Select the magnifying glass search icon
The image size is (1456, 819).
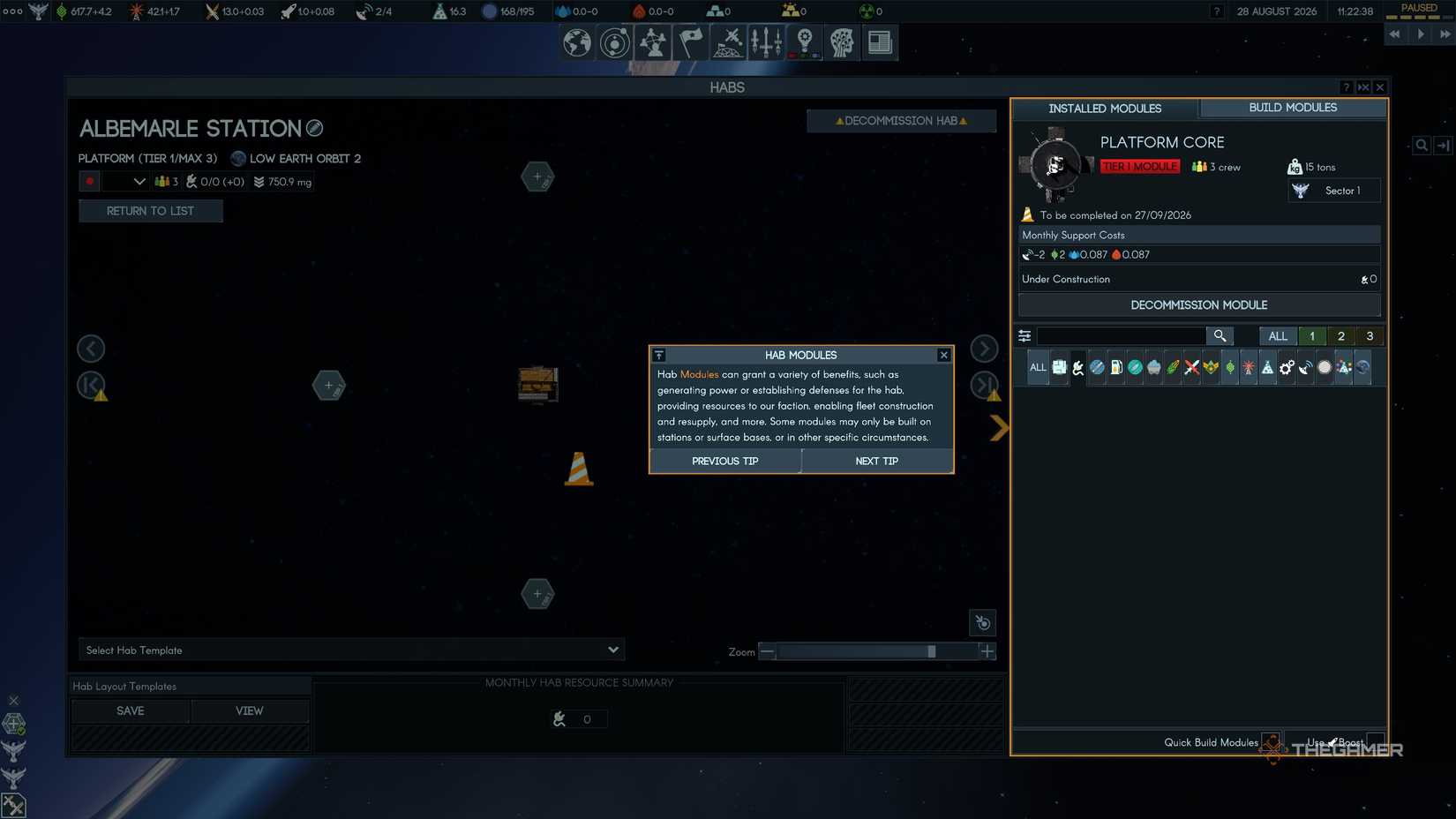[1220, 336]
